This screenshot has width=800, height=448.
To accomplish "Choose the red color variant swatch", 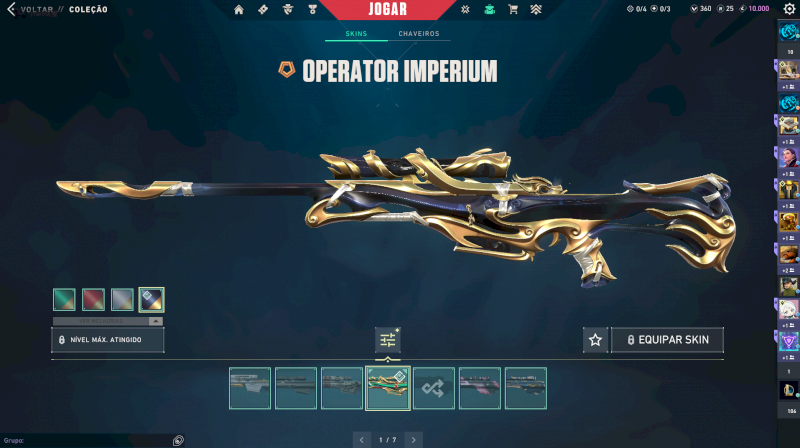I will pyautogui.click(x=94, y=299).
